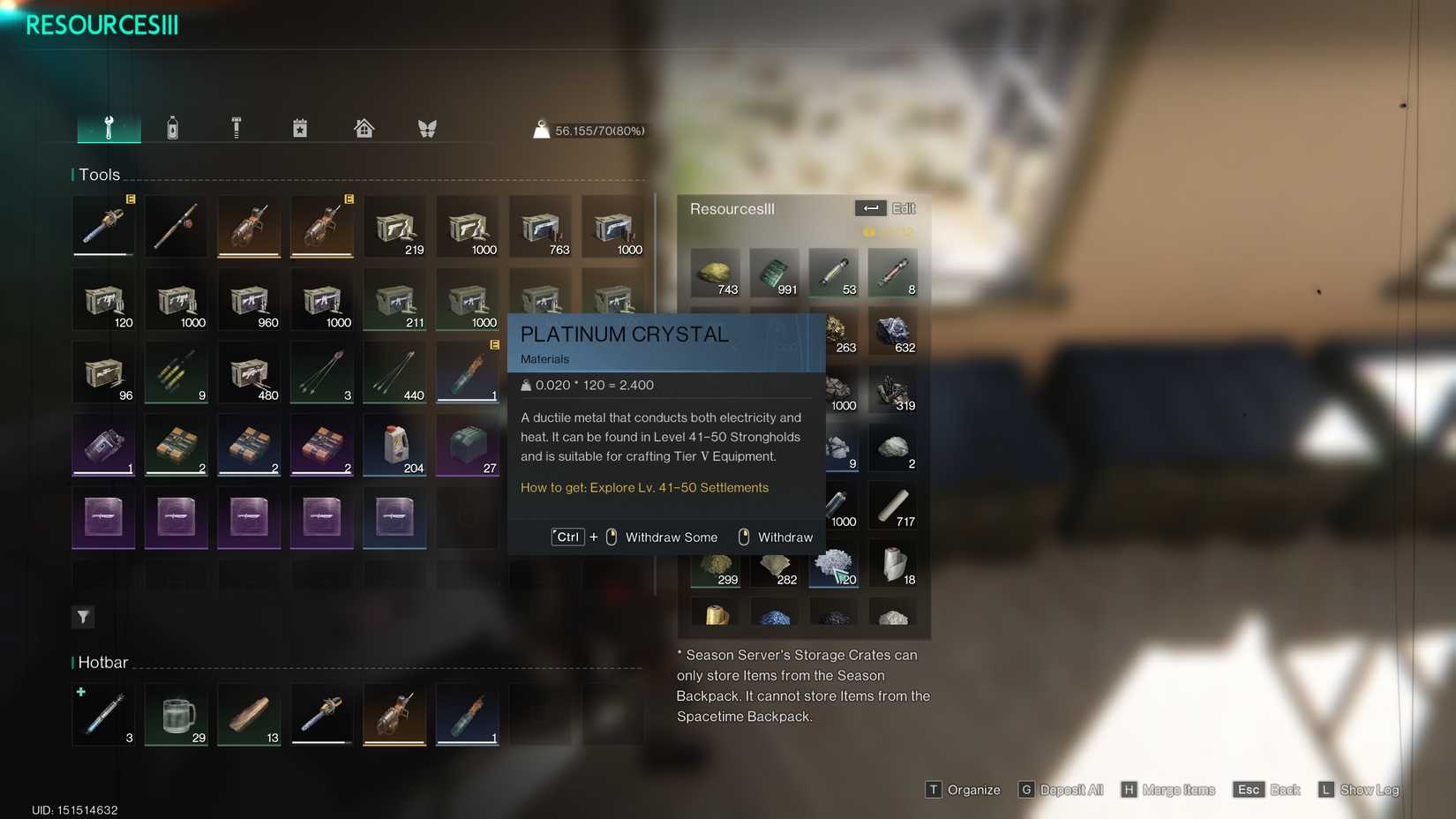Click the gold nugget stack of 743
Image resolution: width=1456 pixels, height=819 pixels.
click(x=715, y=273)
